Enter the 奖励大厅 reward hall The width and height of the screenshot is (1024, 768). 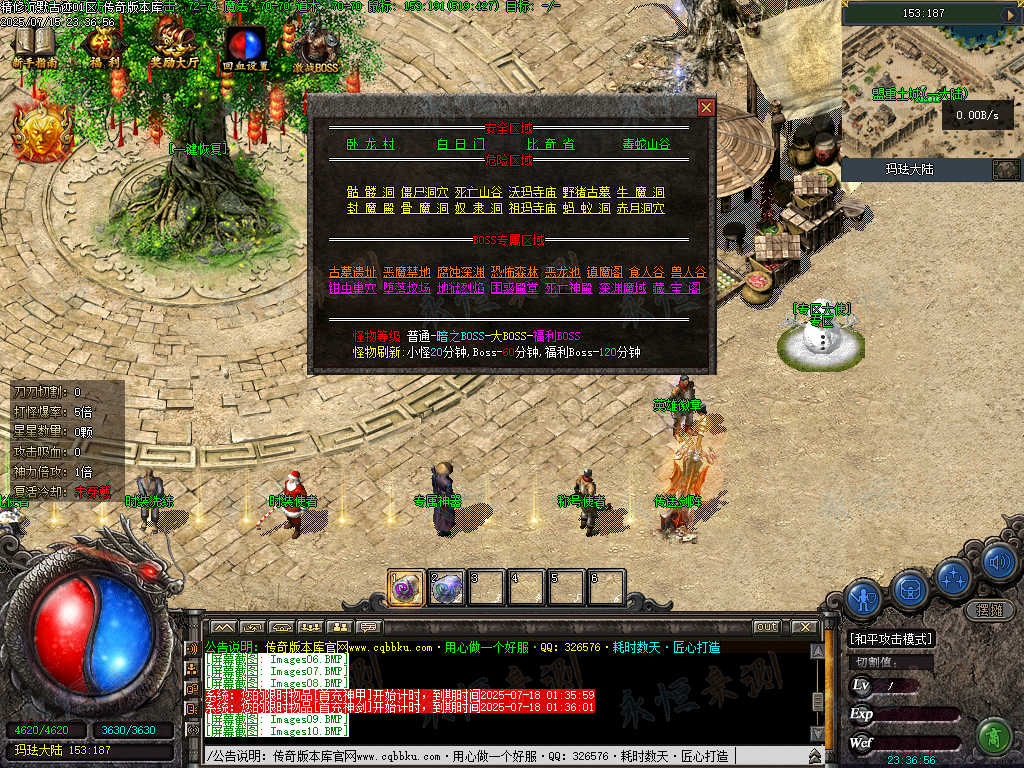point(173,47)
